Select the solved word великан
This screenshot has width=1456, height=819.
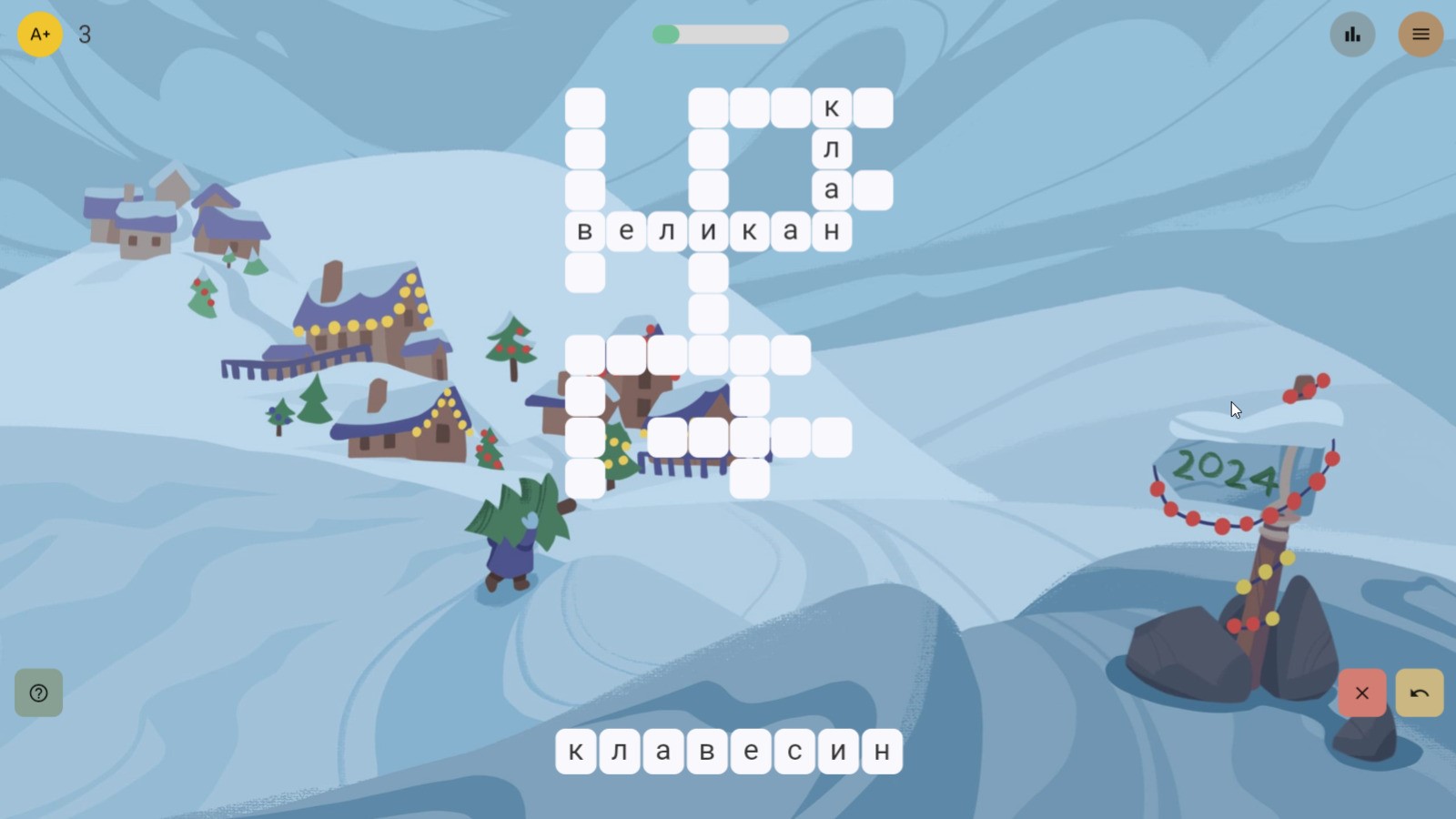708,230
